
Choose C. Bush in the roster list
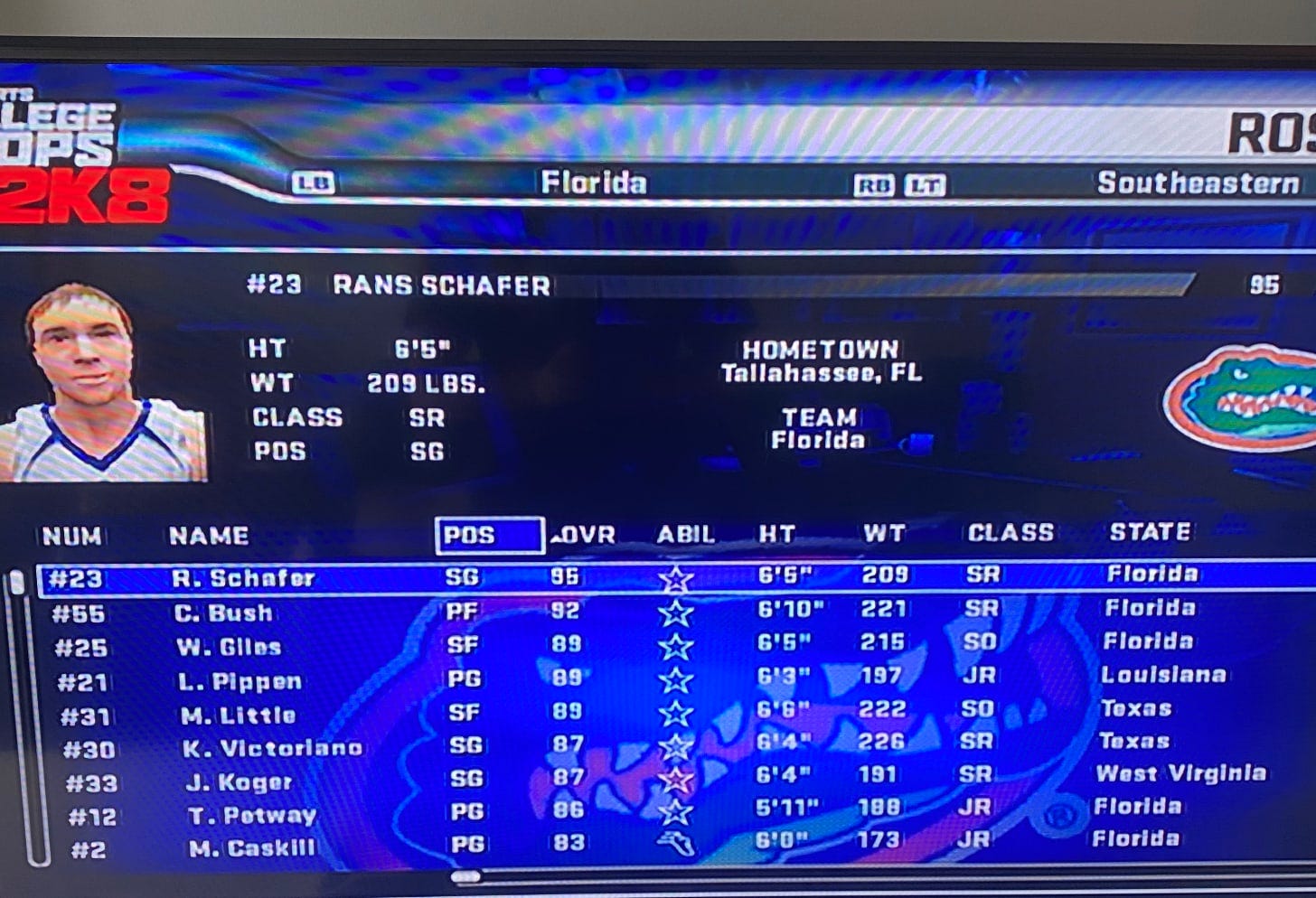(223, 613)
